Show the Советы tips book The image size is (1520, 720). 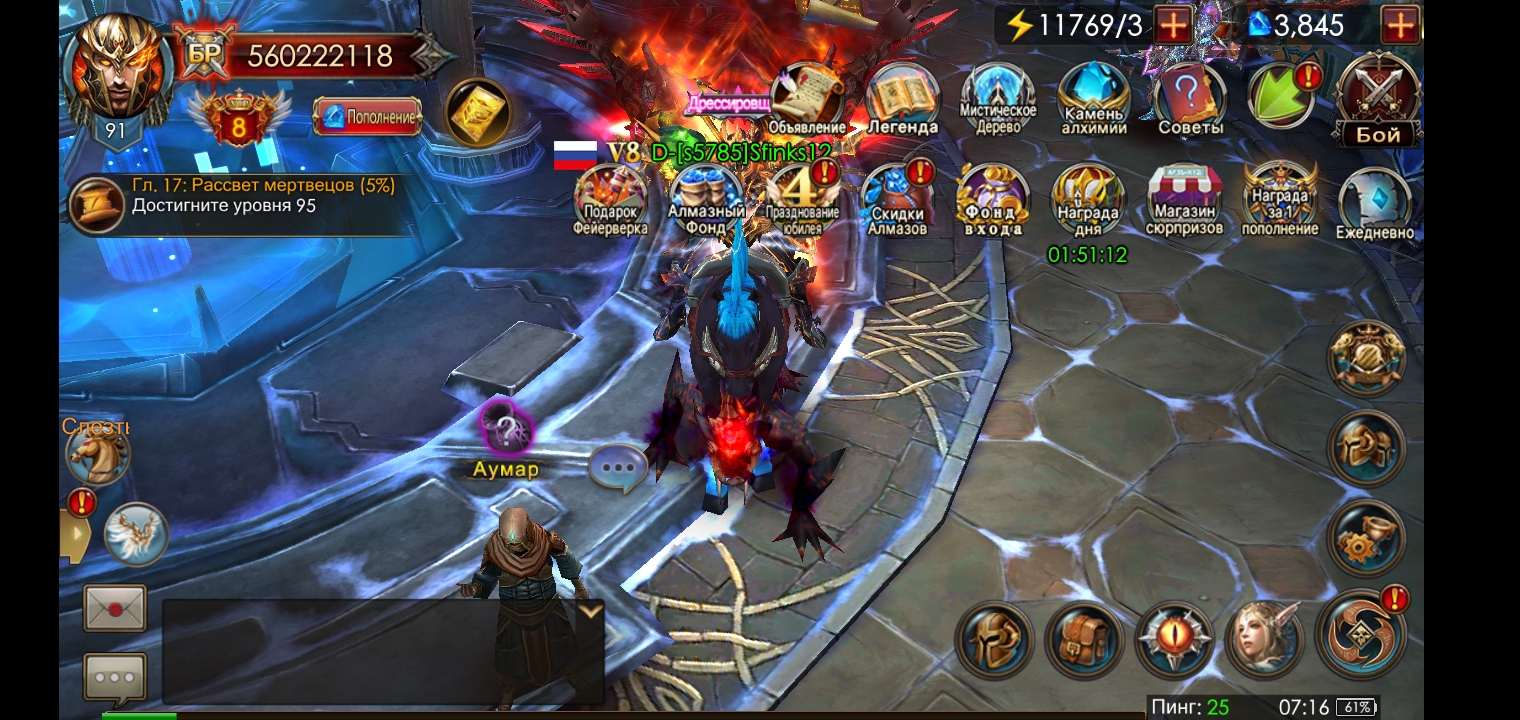(1190, 98)
